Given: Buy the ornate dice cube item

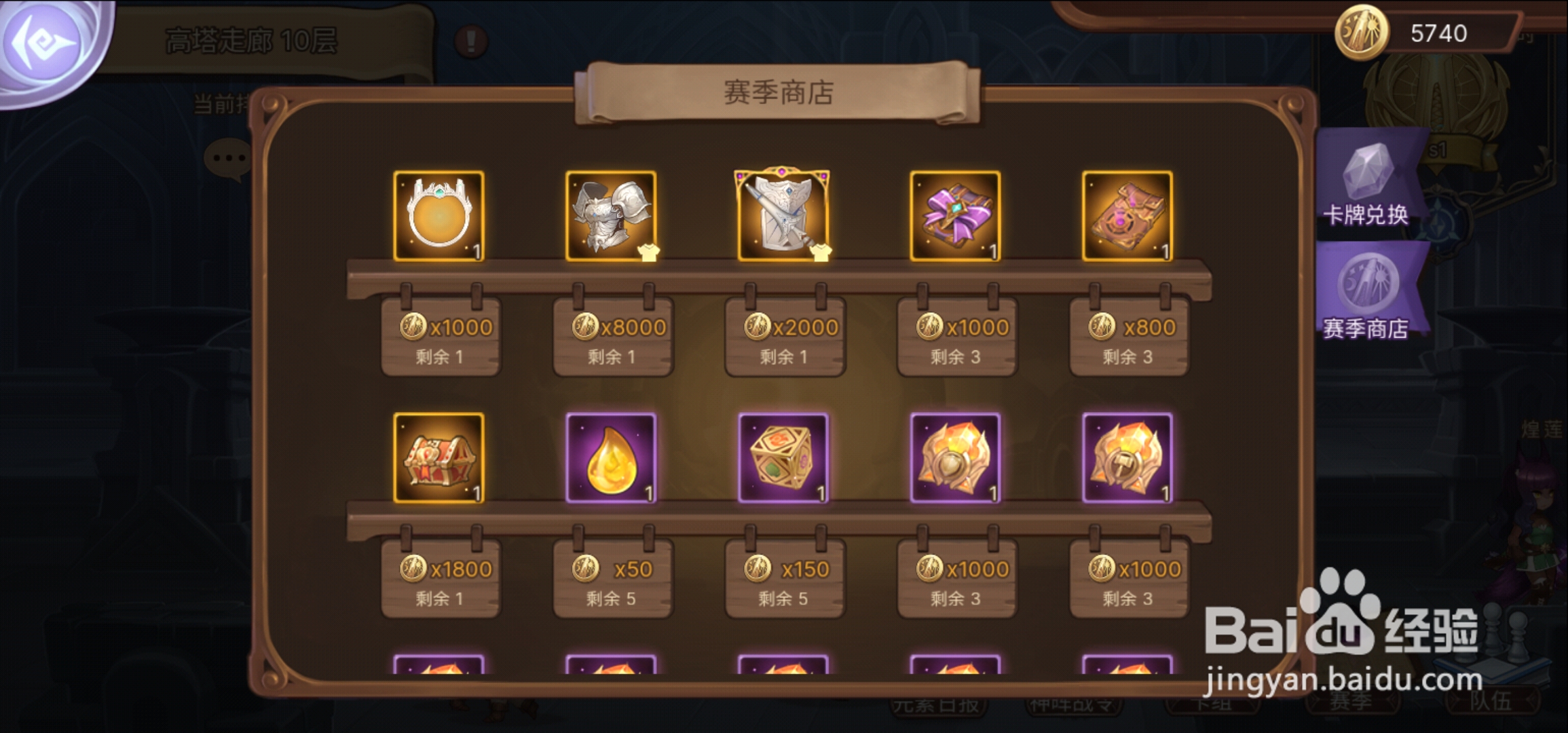Looking at the screenshot, I should (x=784, y=457).
